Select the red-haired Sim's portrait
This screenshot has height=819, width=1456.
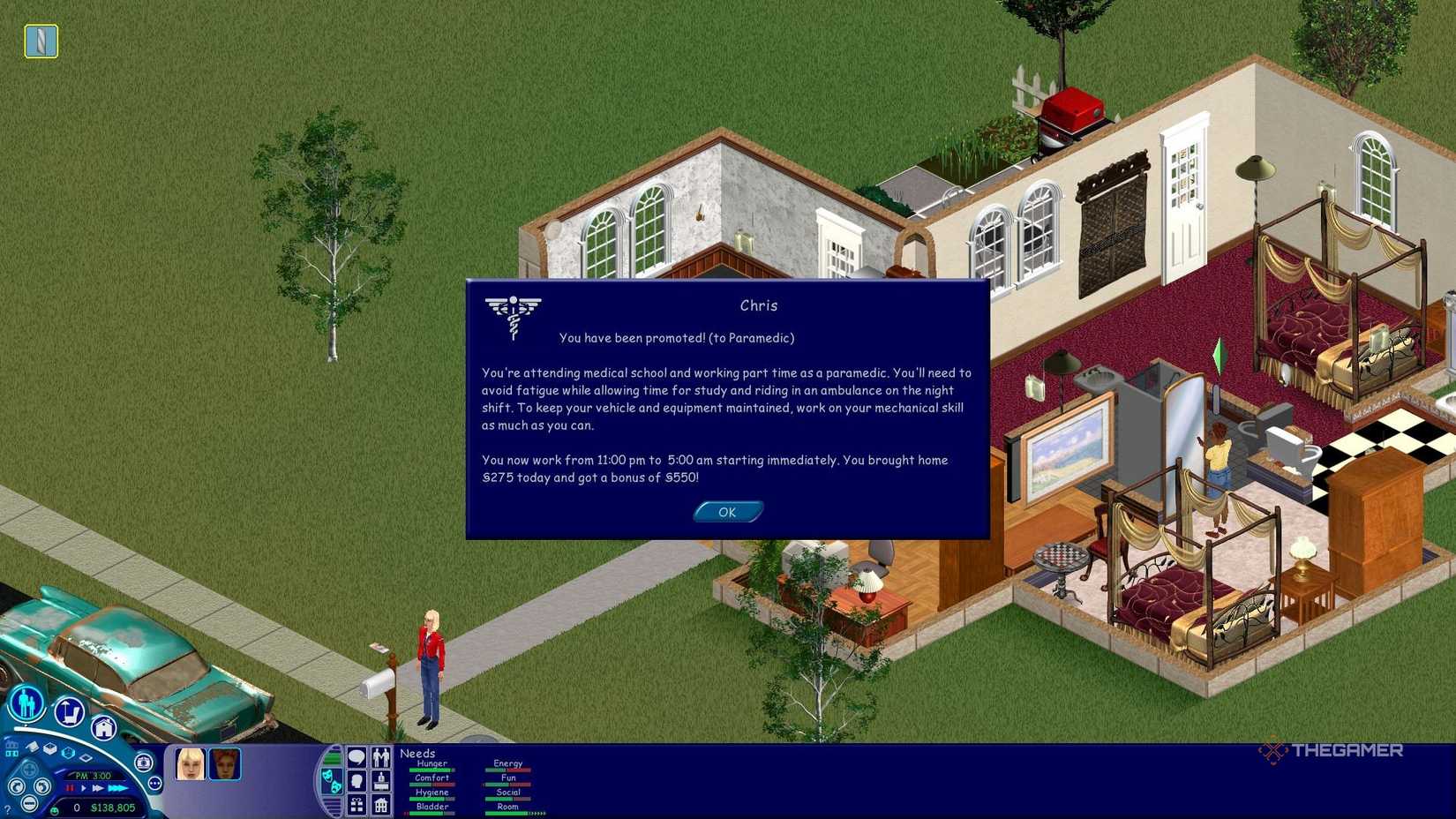pos(224,764)
